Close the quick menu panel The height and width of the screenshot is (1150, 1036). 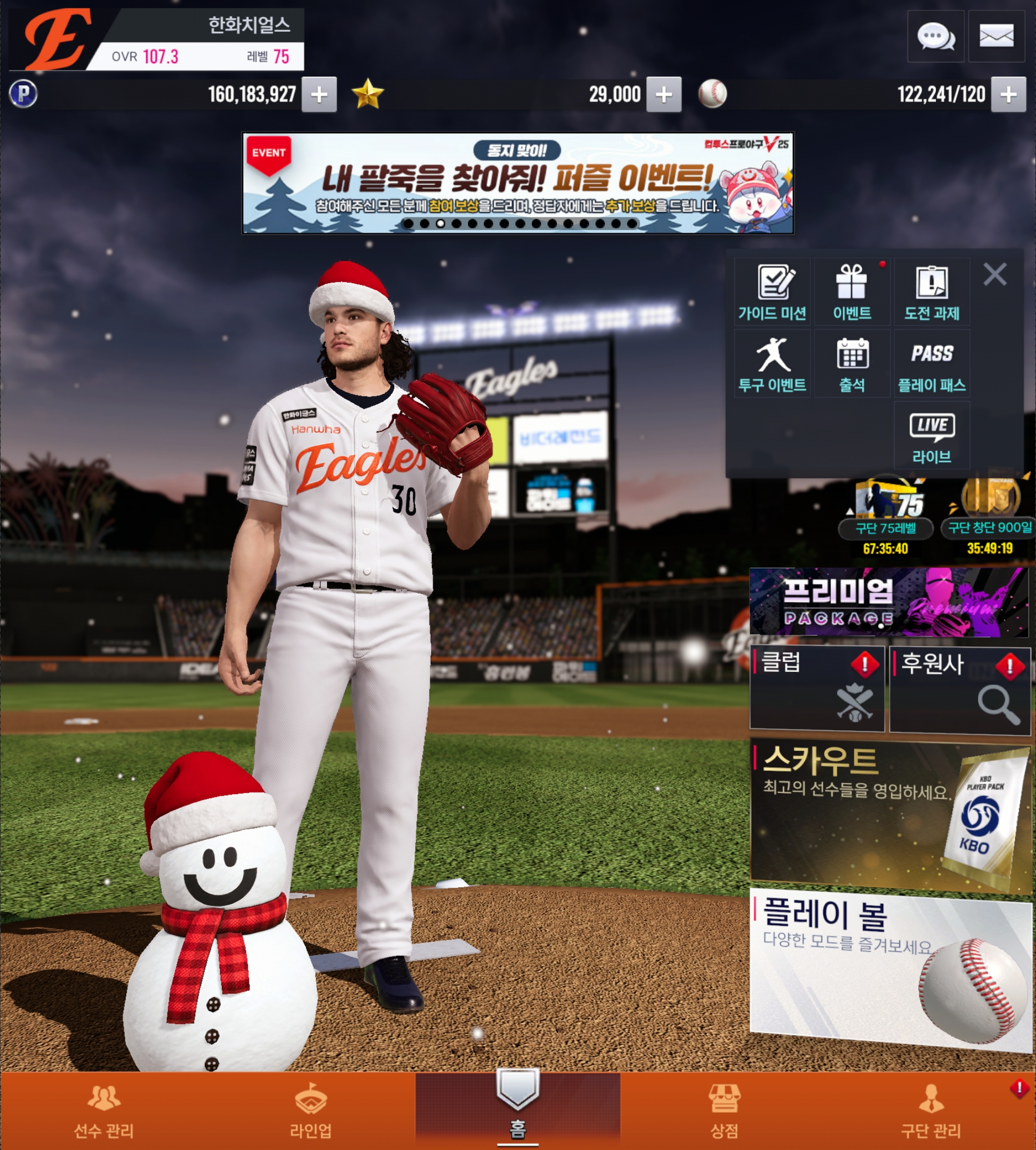tap(994, 274)
